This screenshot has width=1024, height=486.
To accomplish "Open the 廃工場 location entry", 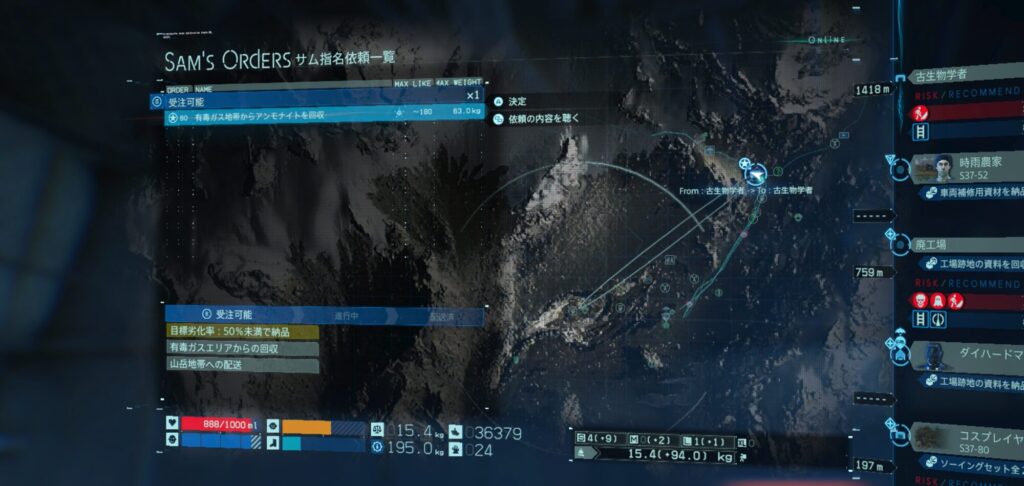I will click(x=958, y=243).
